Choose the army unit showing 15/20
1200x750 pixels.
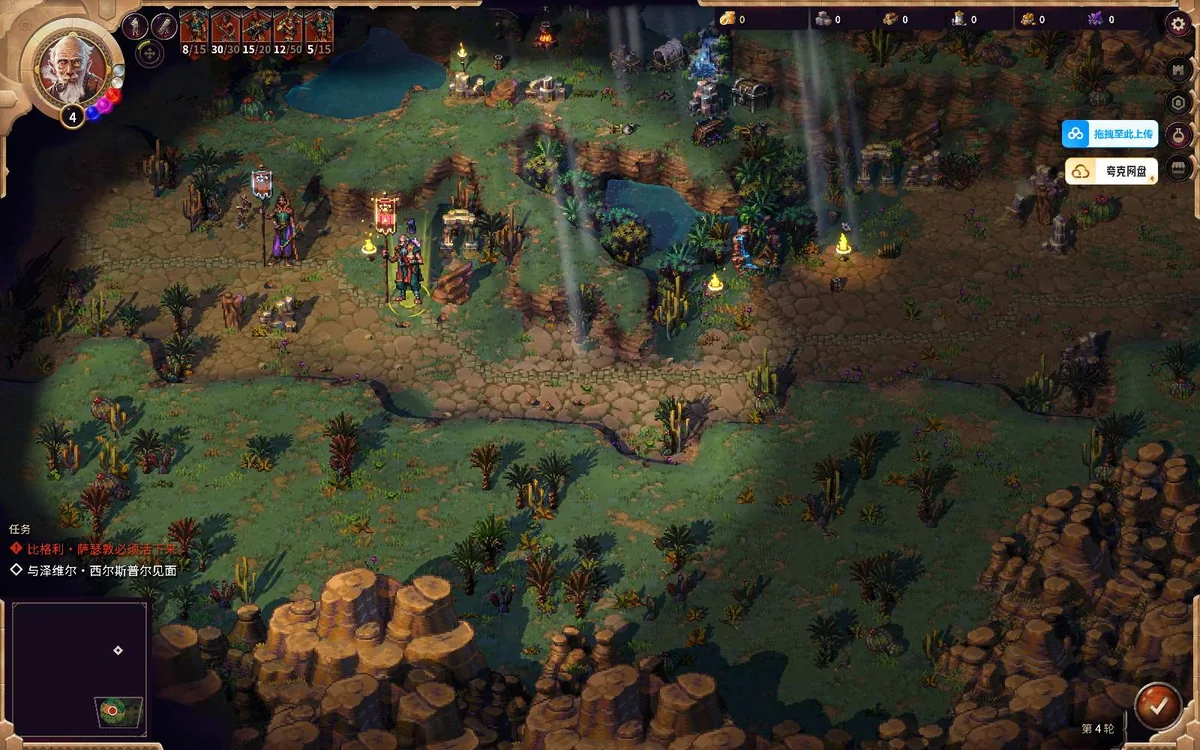(x=256, y=29)
